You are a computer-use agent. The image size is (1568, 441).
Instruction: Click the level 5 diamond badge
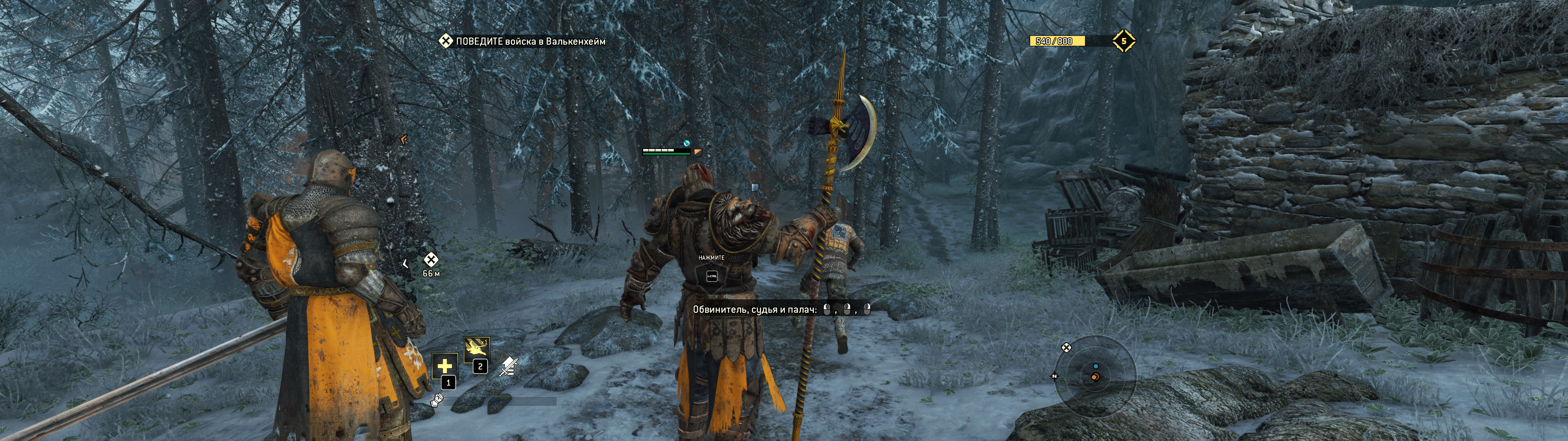1124,41
